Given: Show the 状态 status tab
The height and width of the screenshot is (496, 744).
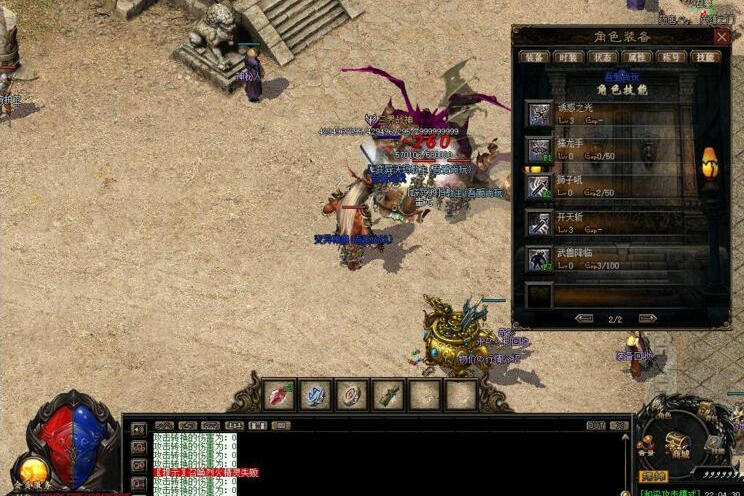Looking at the screenshot, I should click(603, 57).
